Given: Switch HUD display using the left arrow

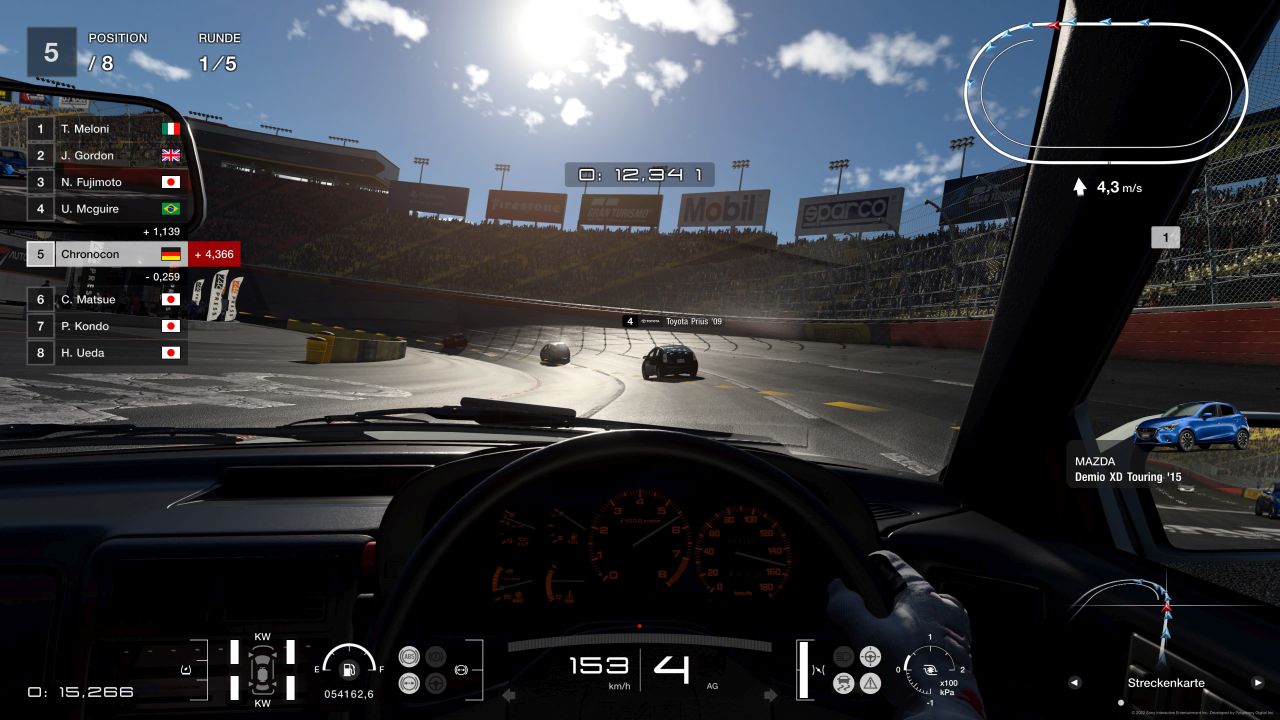Looking at the screenshot, I should coord(1075,683).
